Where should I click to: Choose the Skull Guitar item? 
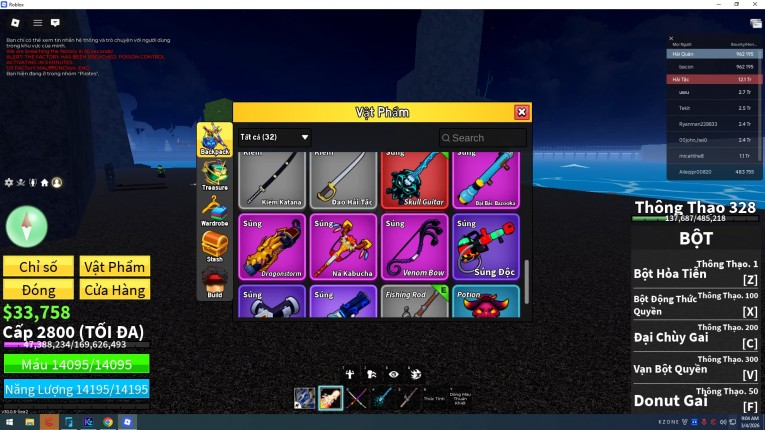pyautogui.click(x=414, y=180)
